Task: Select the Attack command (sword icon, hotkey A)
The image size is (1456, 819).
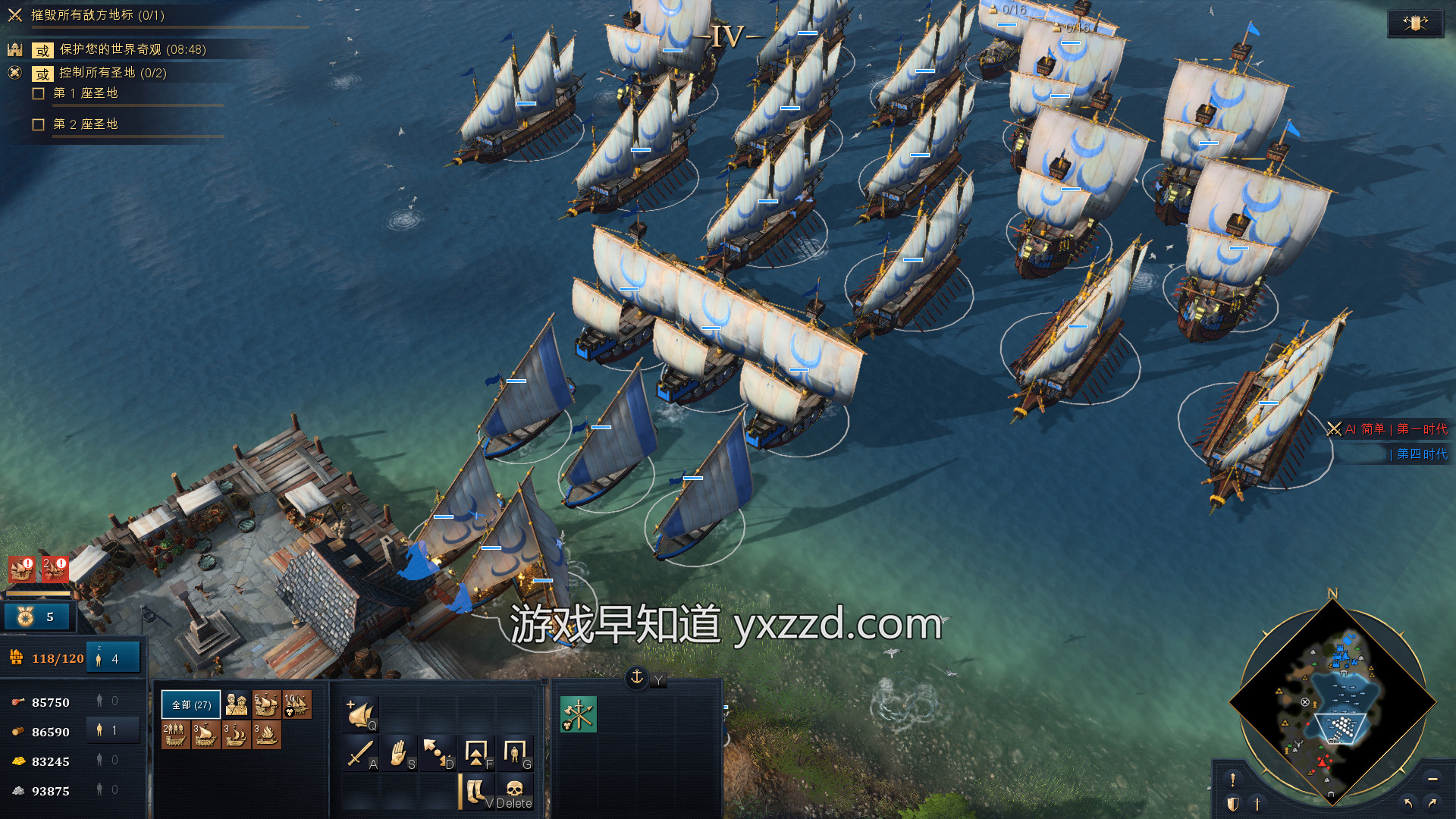Action: tap(359, 753)
